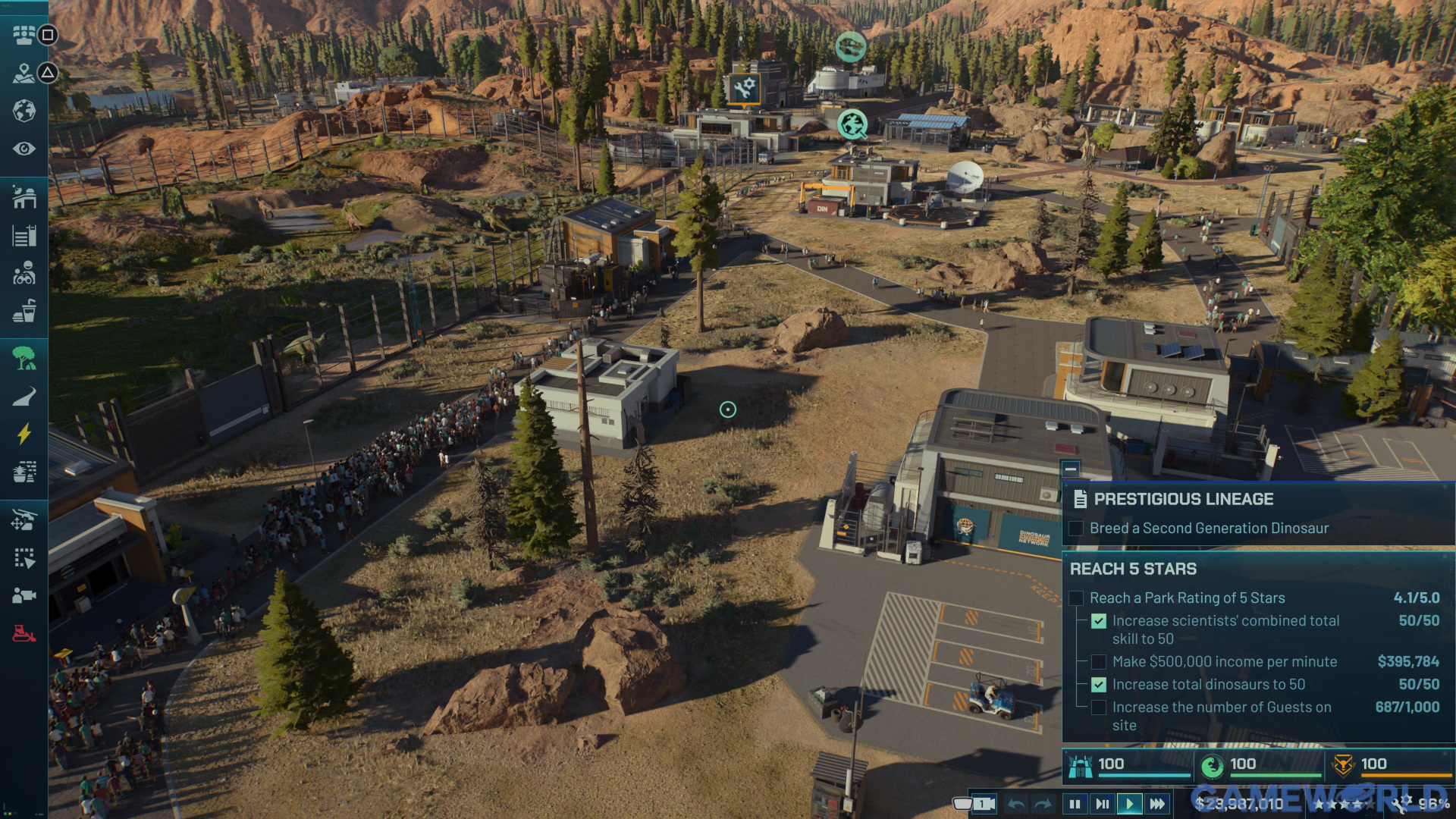The width and height of the screenshot is (1456, 819).
Task: Open the control room management icon
Action: coord(24,35)
